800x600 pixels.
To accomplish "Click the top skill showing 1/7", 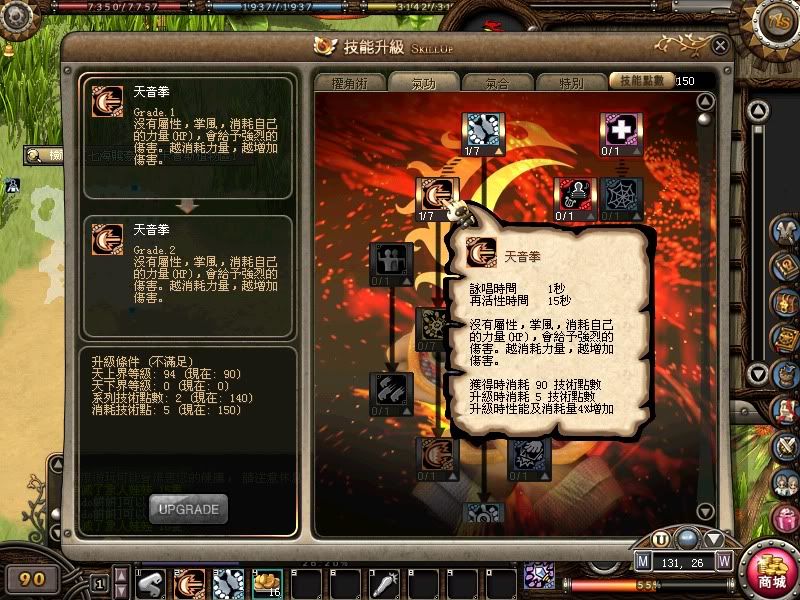I will coord(483,129).
